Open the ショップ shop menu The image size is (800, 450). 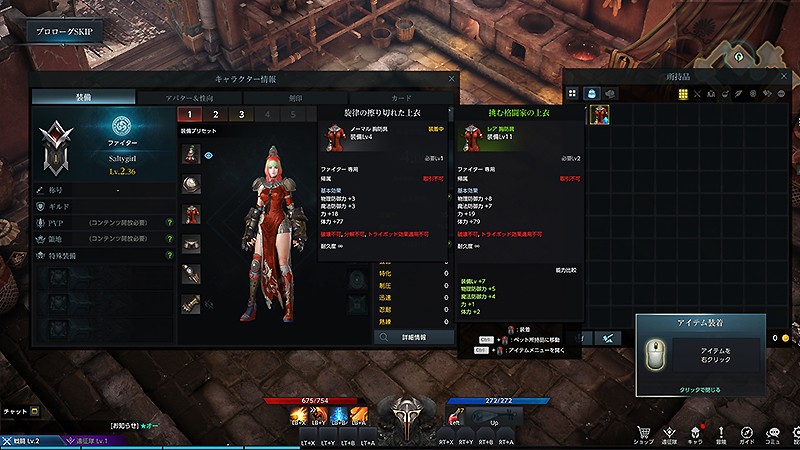tap(645, 430)
